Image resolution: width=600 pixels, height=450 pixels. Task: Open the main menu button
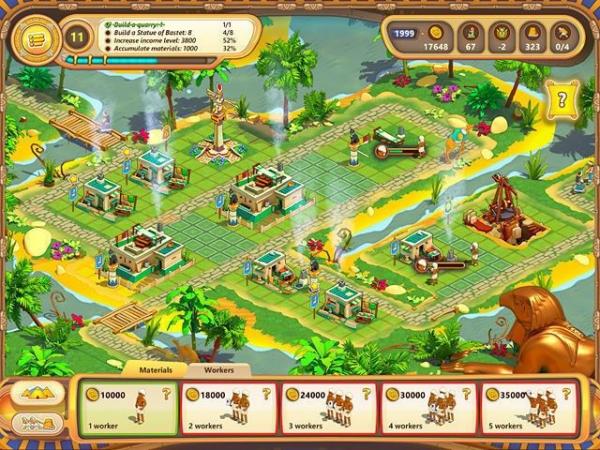(x=32, y=38)
